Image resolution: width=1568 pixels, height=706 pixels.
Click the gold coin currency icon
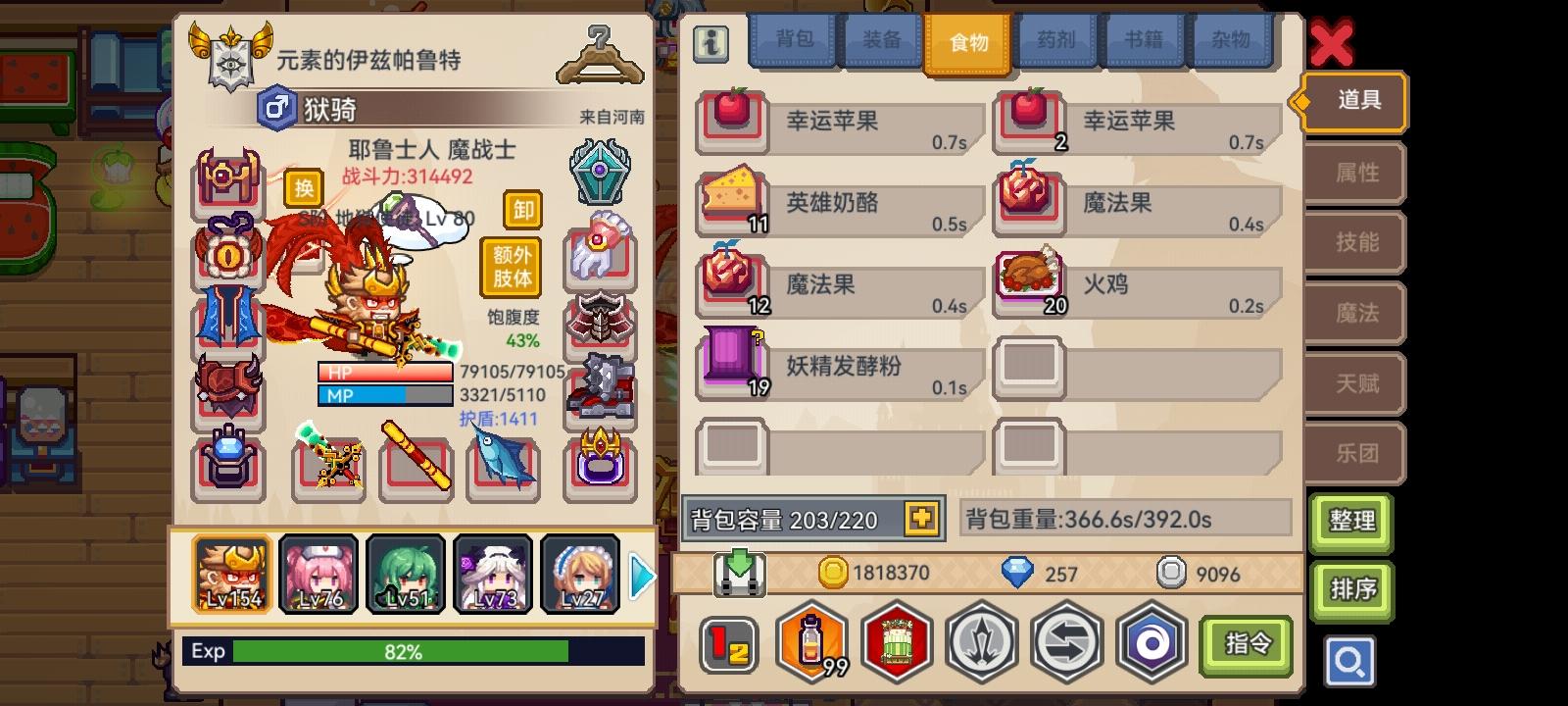[829, 574]
